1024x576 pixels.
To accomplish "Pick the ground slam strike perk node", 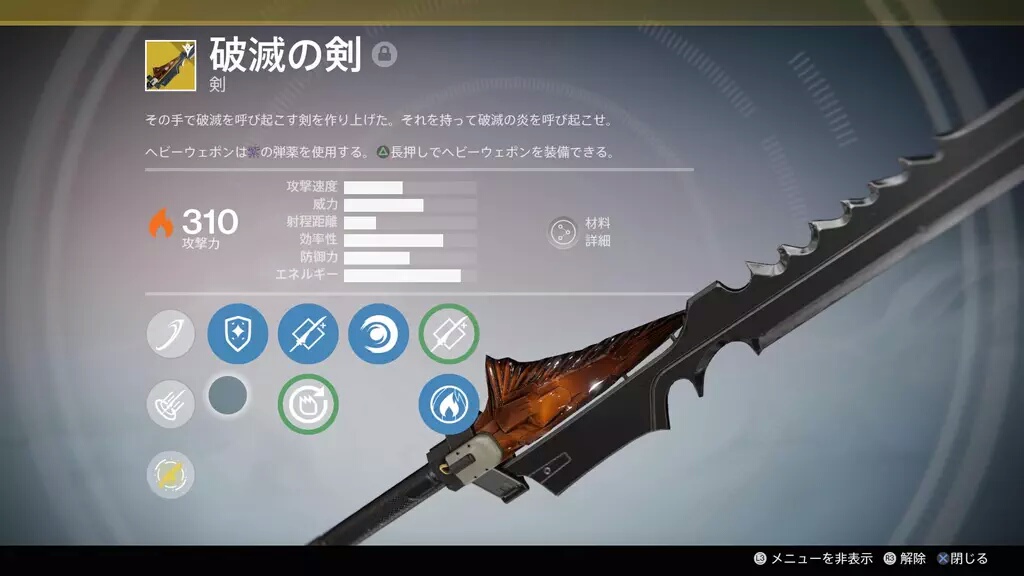I will click(171, 404).
